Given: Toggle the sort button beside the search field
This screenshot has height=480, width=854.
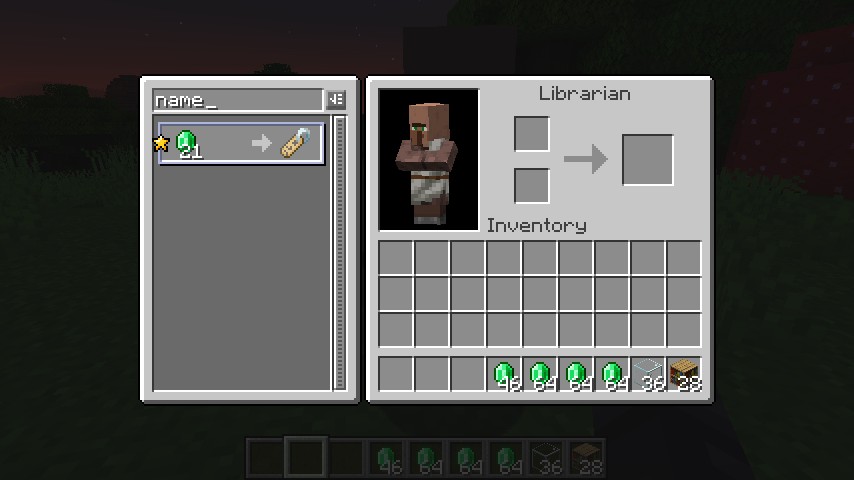Looking at the screenshot, I should coord(336,100).
